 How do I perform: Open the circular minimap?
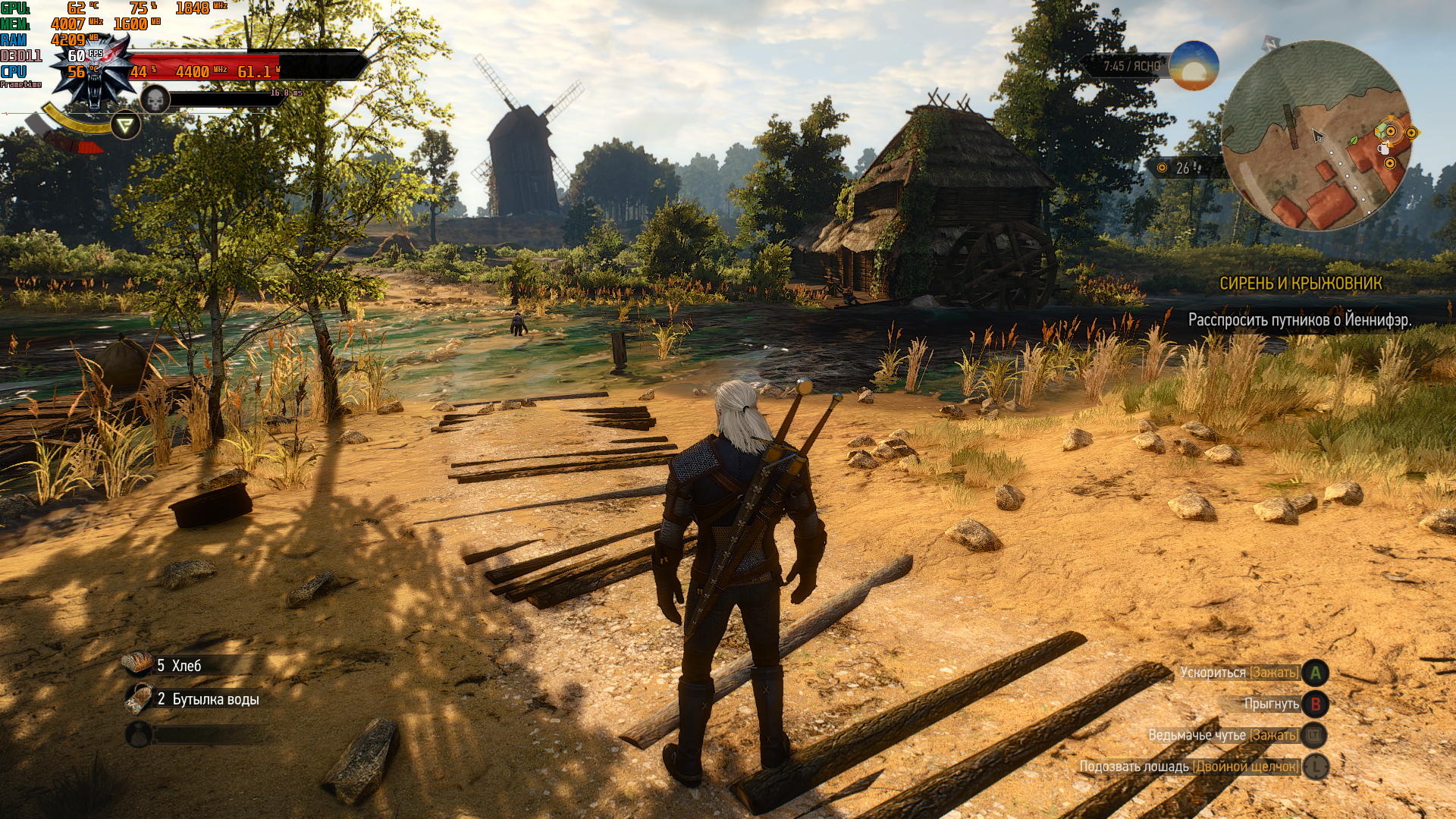coord(1316,135)
